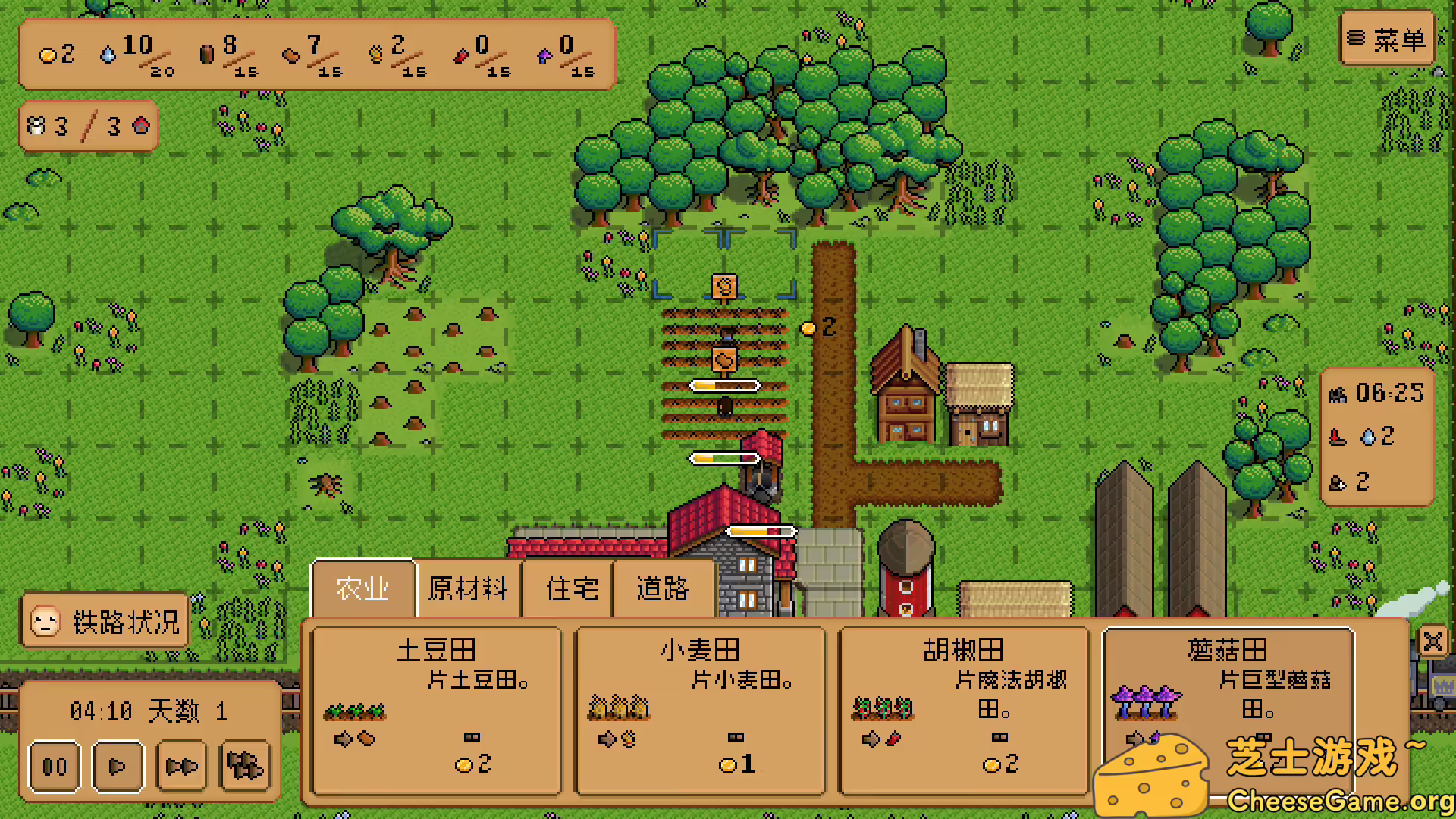Enable the fastest game speed button
The height and width of the screenshot is (819, 1456).
(x=244, y=767)
